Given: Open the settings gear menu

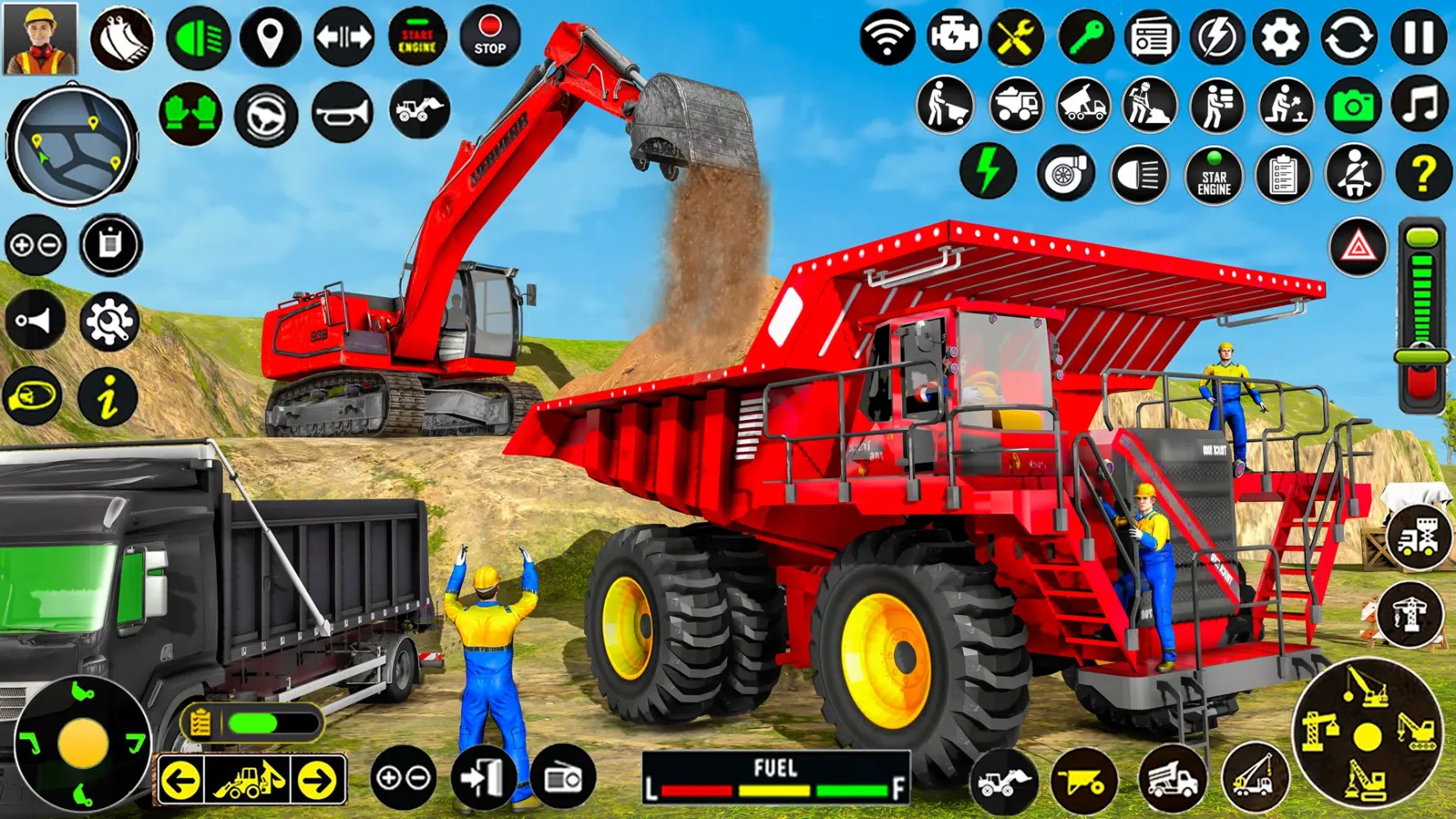Looking at the screenshot, I should tap(1281, 37).
